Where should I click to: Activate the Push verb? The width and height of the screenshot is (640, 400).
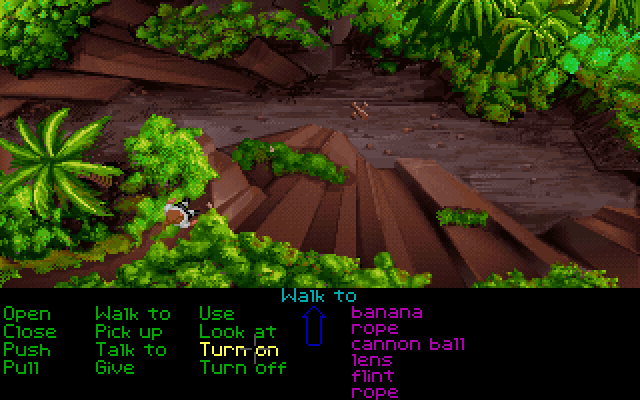(x=25, y=350)
